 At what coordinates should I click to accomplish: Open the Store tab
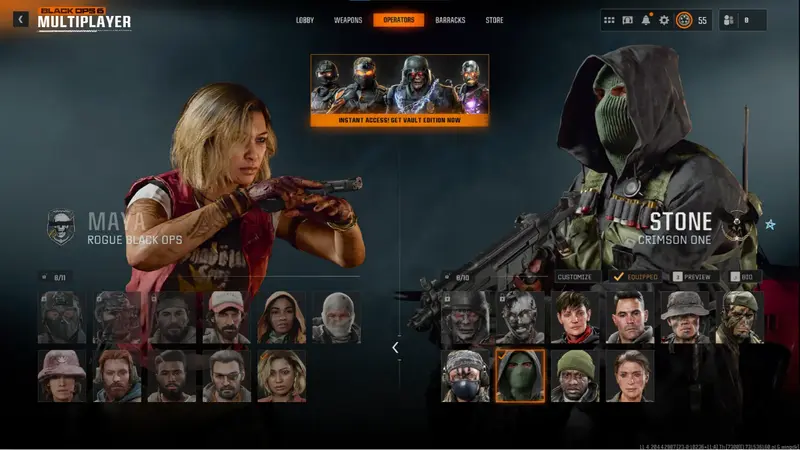coord(494,20)
